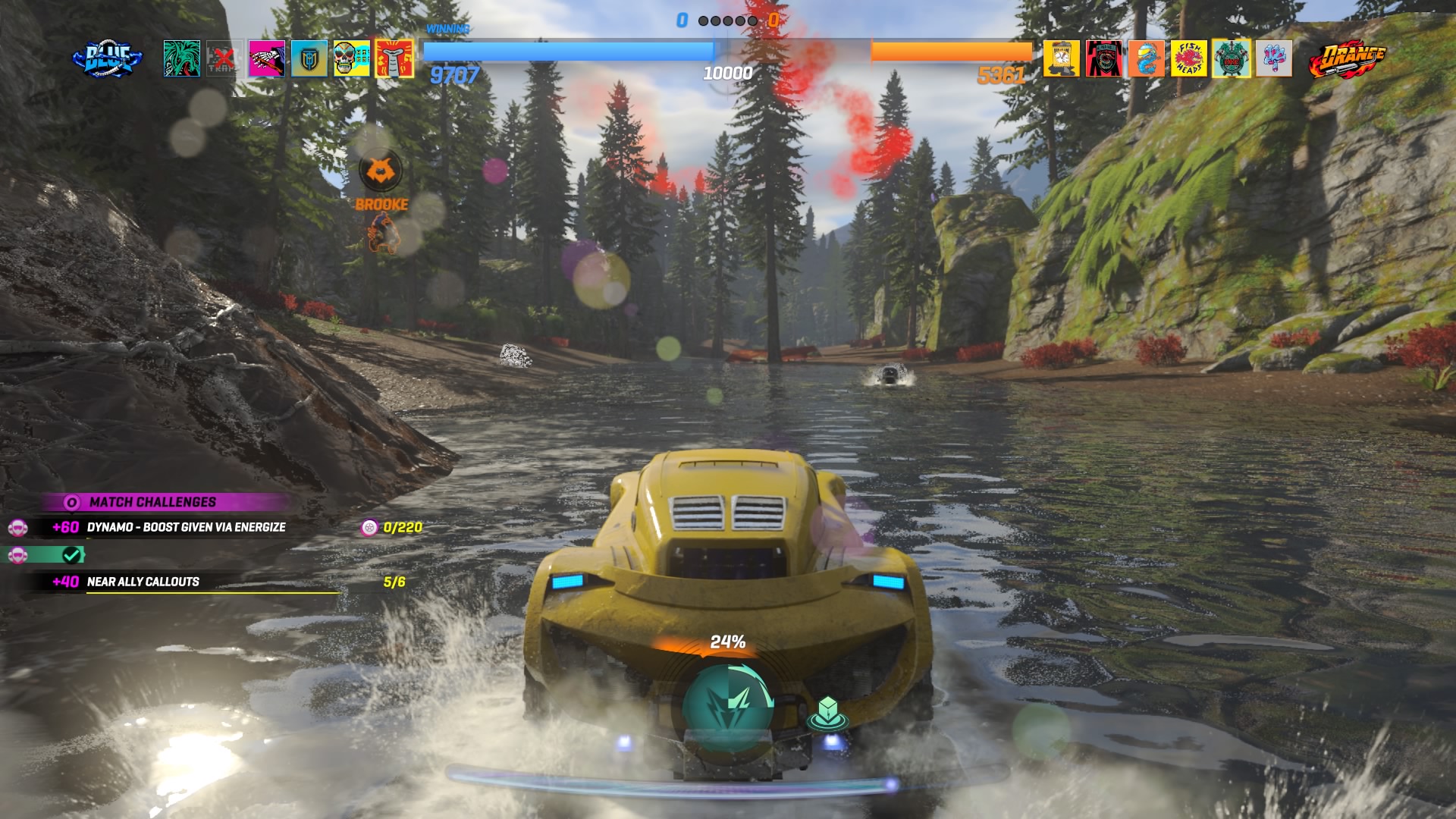
Task: Click the Brooke rival marker icon
Action: tap(381, 172)
